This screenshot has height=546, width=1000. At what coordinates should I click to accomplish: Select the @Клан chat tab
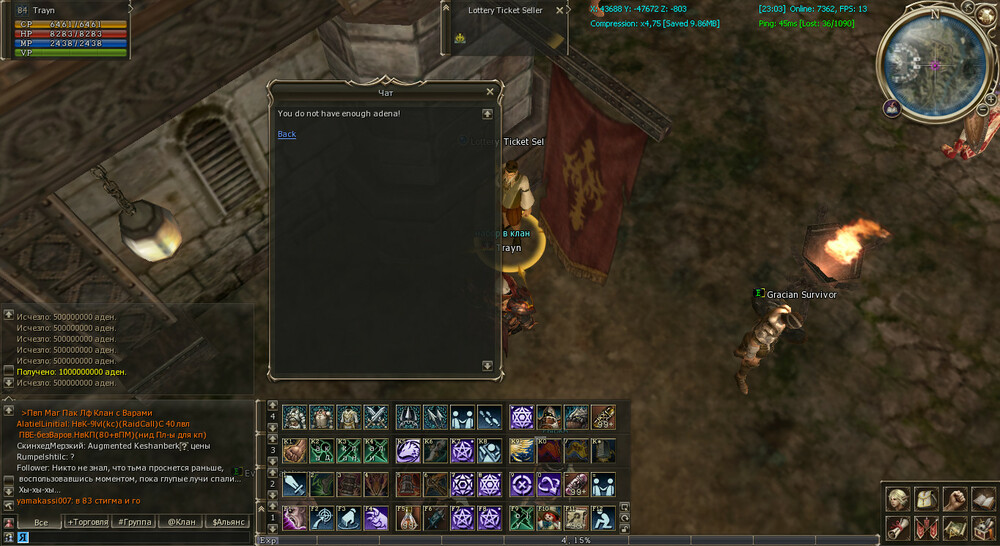click(x=181, y=522)
